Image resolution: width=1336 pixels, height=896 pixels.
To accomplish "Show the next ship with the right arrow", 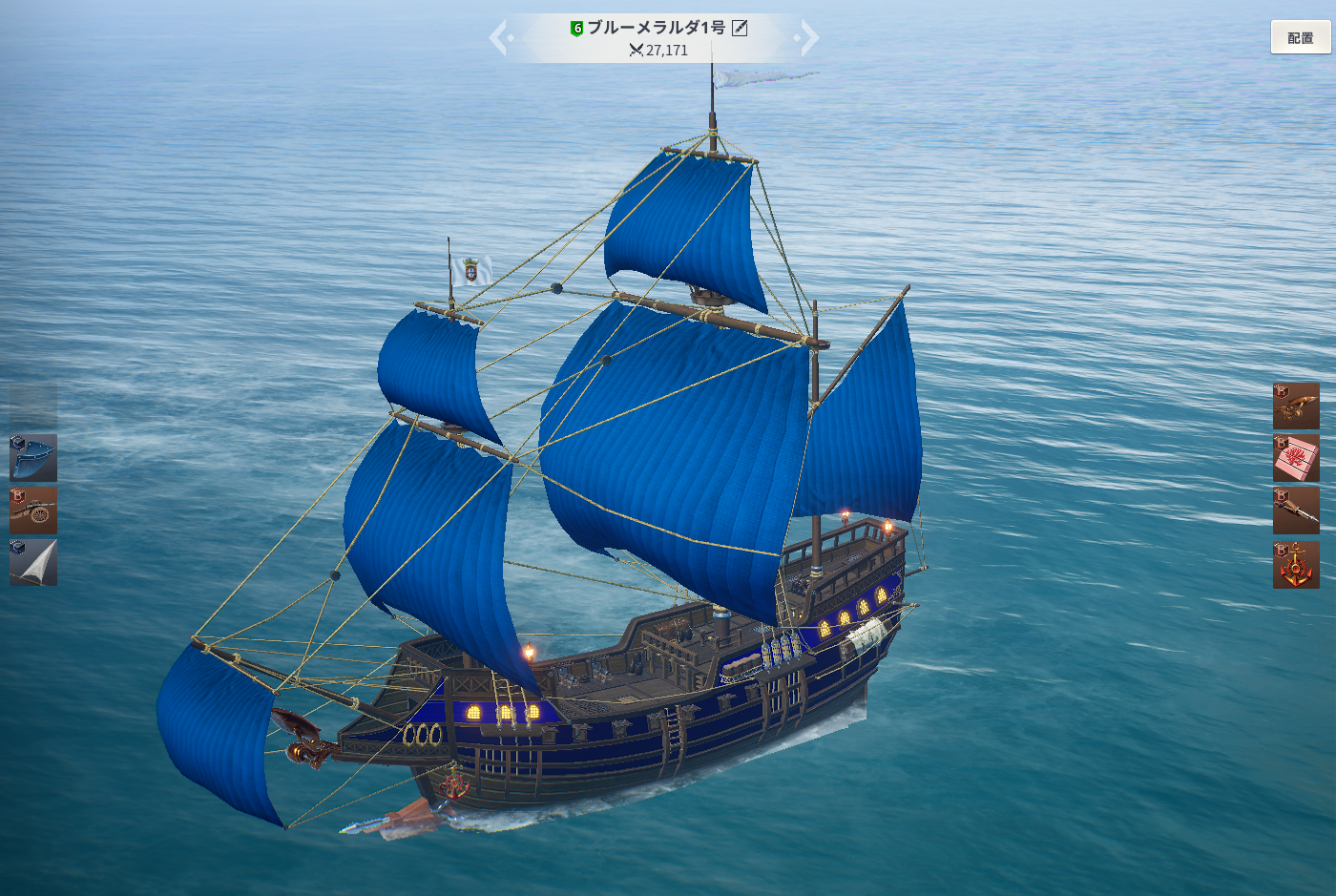I will pos(808,38).
